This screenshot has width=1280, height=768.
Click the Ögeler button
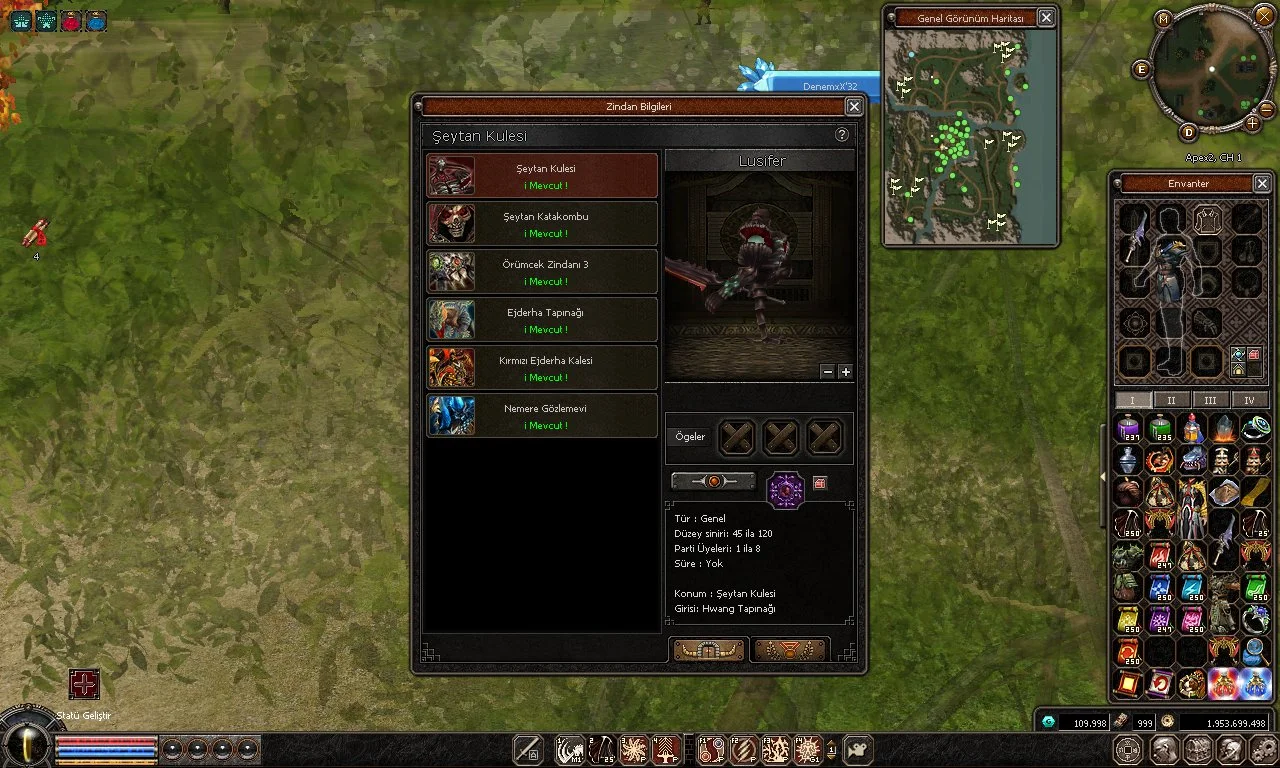(x=690, y=437)
